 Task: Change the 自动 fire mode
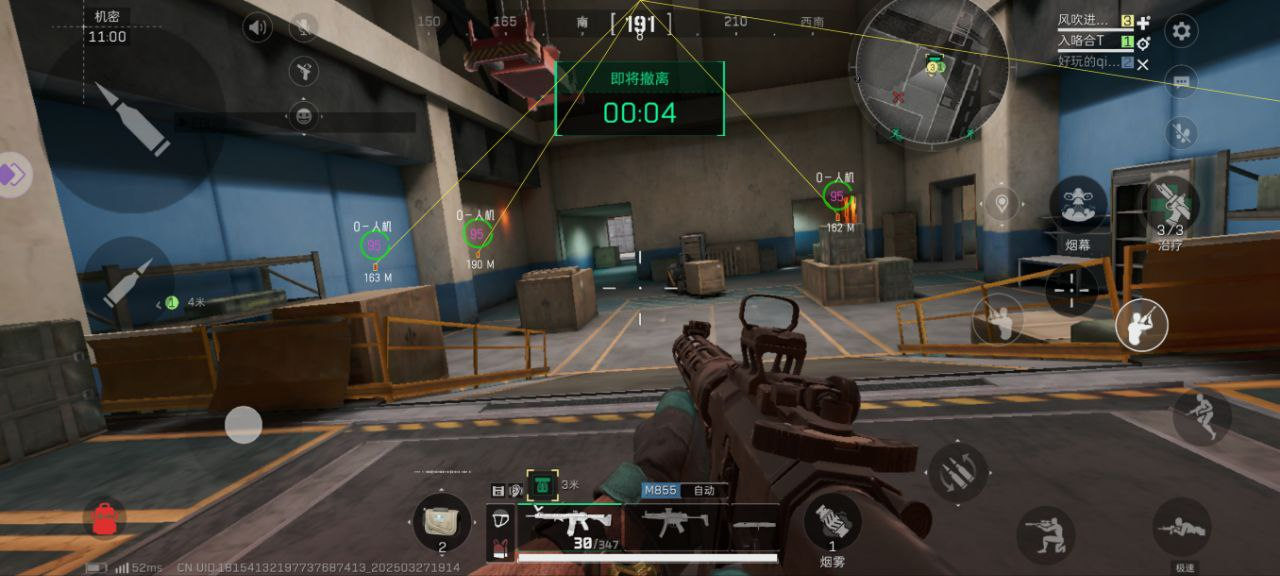(704, 491)
